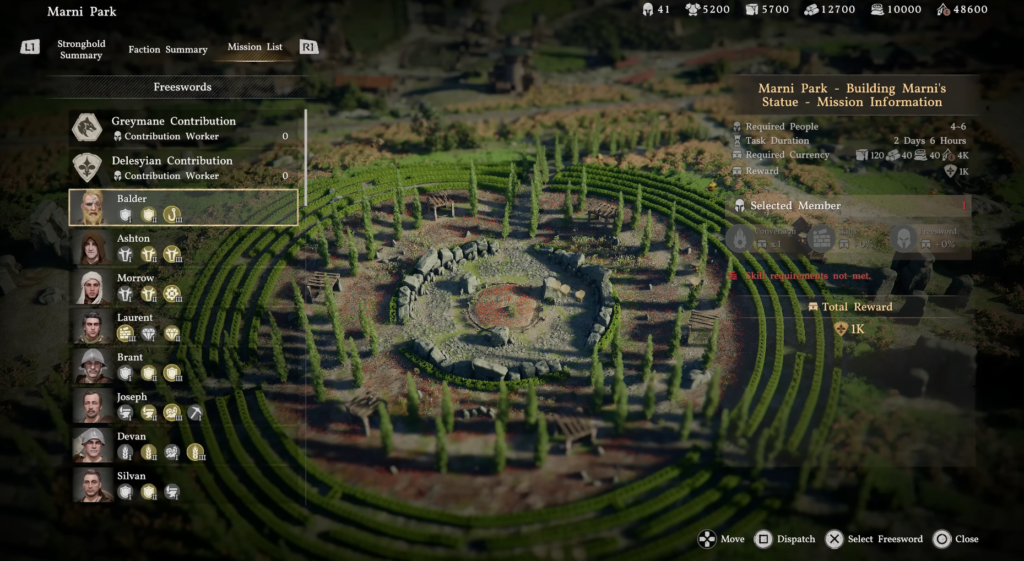
Task: Pick Balder from the Freeswords list
Action: click(184, 207)
